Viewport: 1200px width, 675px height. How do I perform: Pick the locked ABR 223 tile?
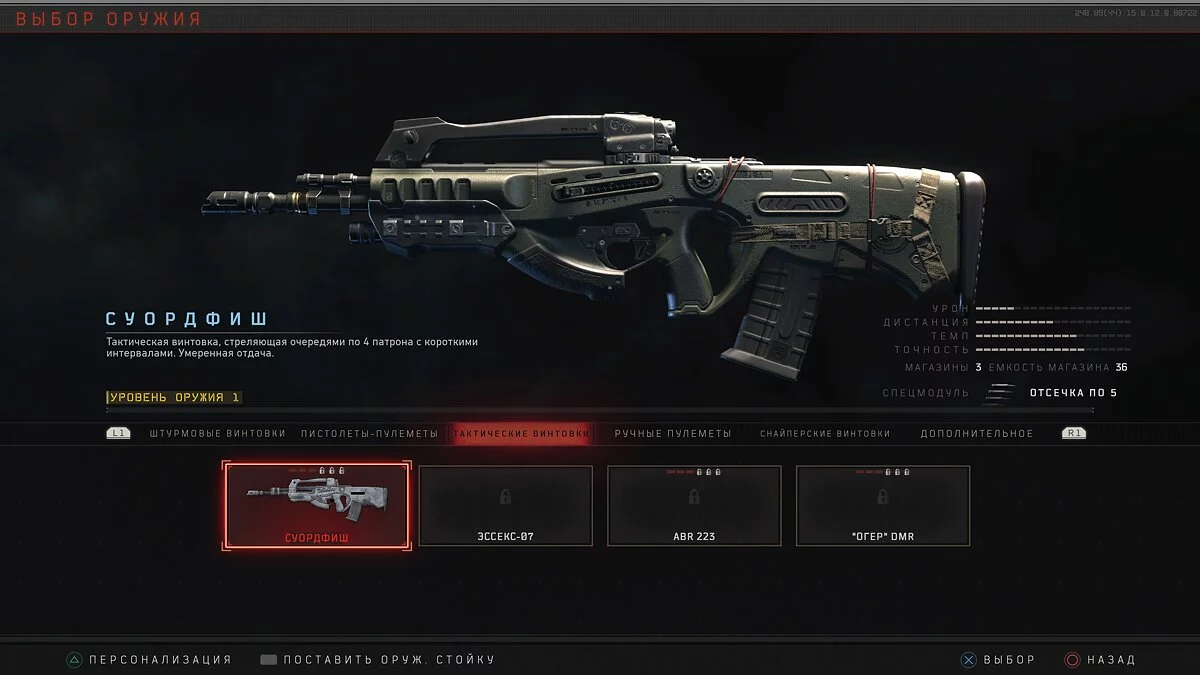click(x=694, y=505)
